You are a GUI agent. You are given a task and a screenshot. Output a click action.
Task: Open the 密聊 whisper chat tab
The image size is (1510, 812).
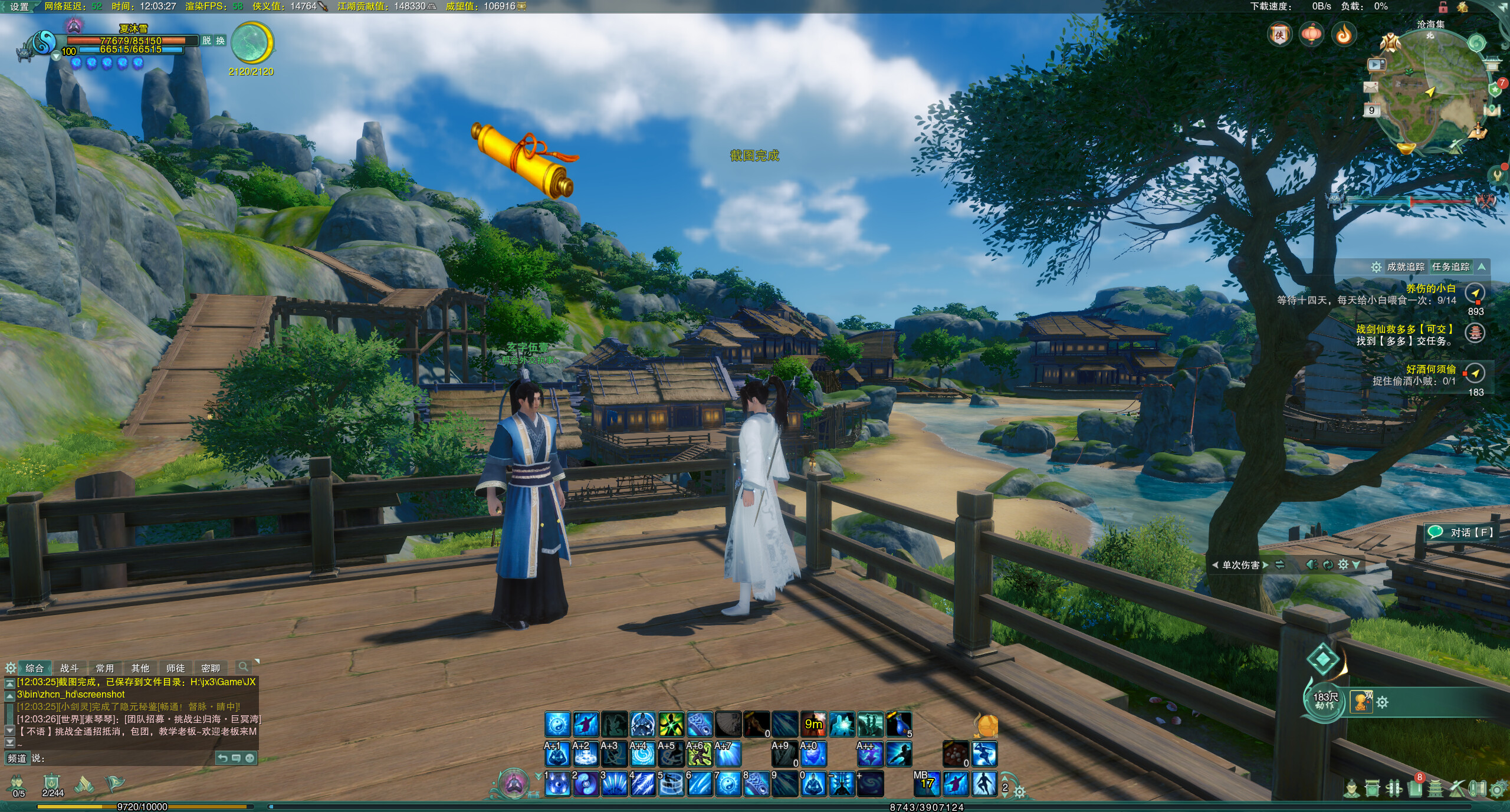(x=210, y=668)
